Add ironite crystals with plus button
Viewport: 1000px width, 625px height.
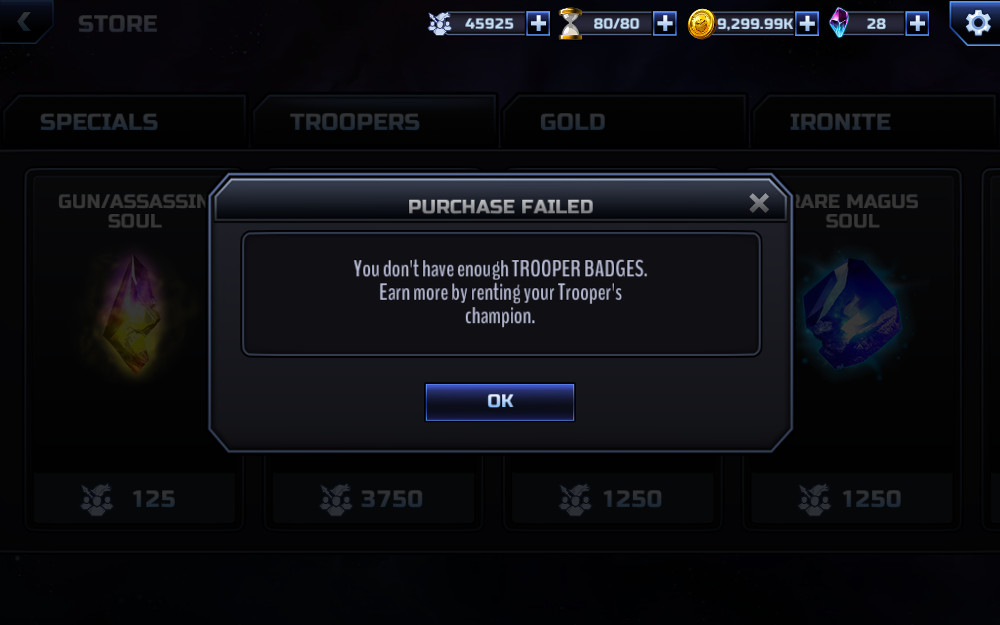pos(917,23)
